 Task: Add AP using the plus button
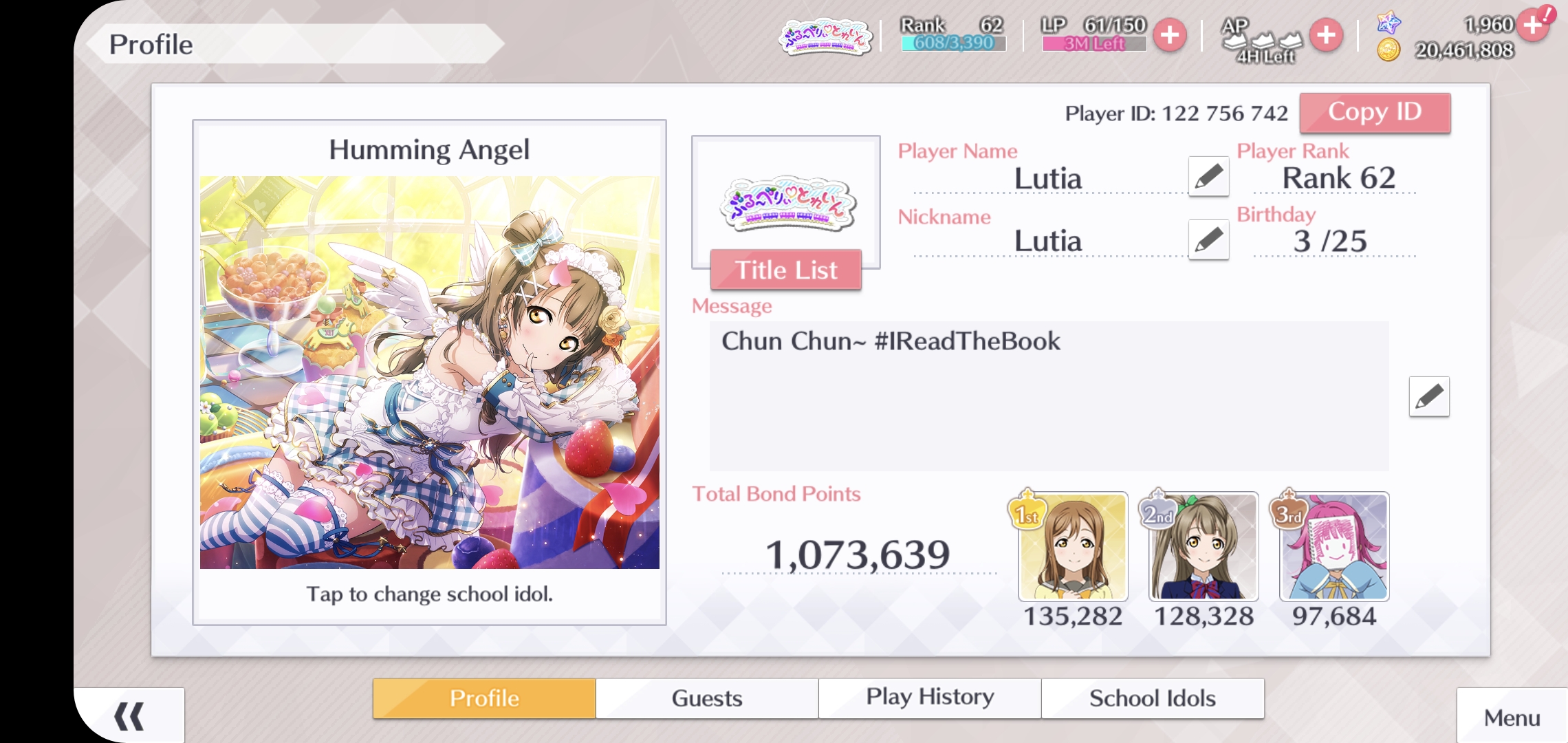(x=1326, y=36)
